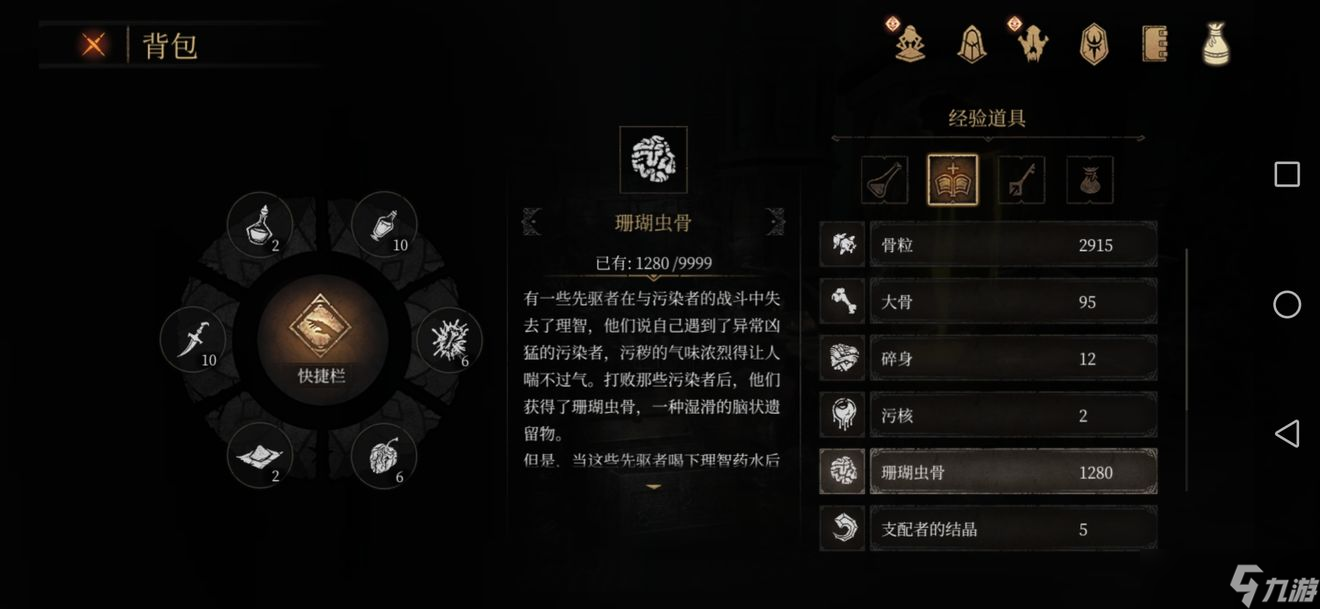Pick the powder on cloth quick slot
Image resolution: width=1320 pixels, height=609 pixels.
[x=260, y=456]
